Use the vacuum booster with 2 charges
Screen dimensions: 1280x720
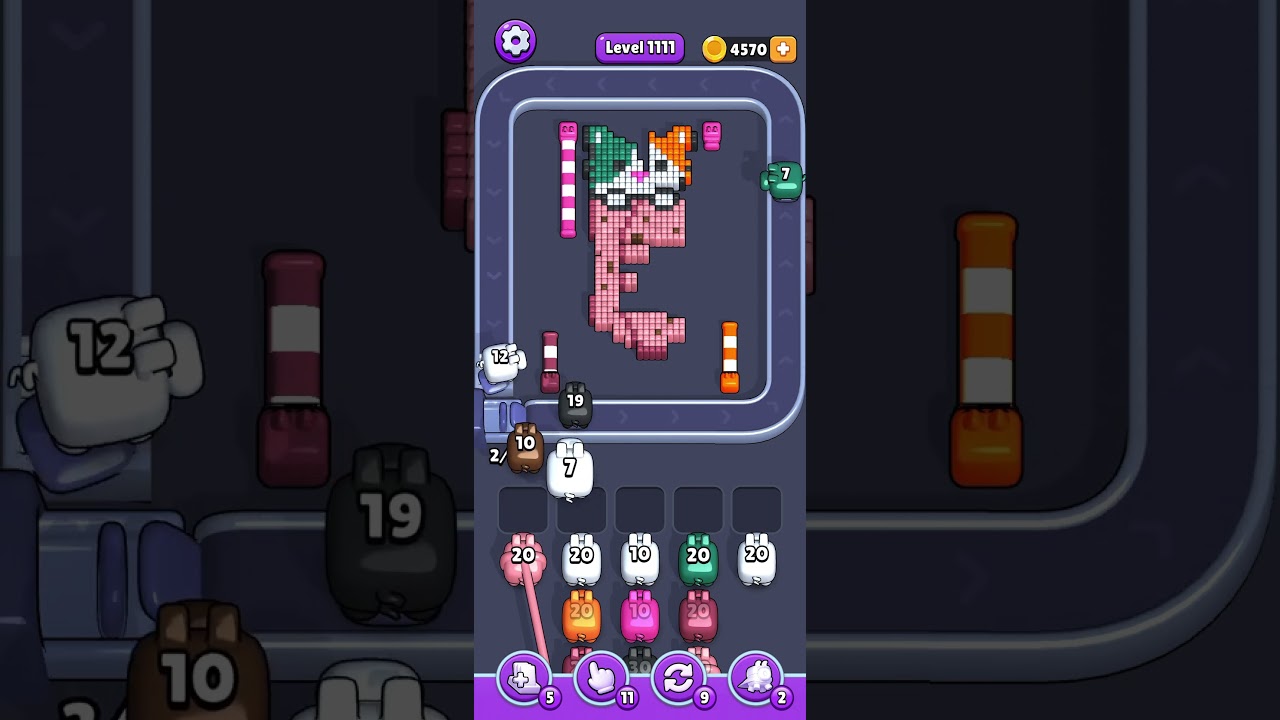(756, 680)
